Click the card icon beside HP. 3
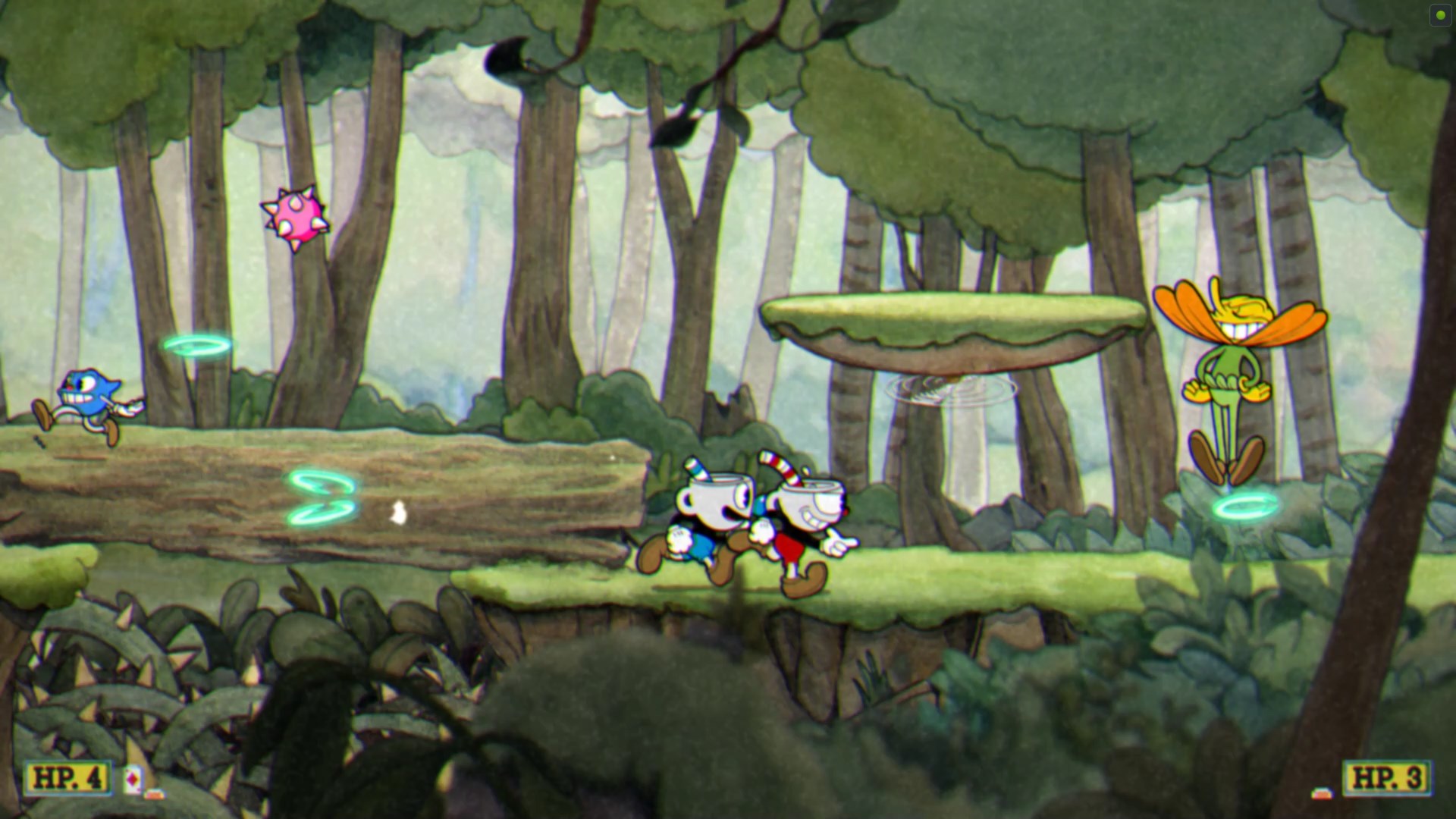Image resolution: width=1456 pixels, height=819 pixels. pos(1323,793)
